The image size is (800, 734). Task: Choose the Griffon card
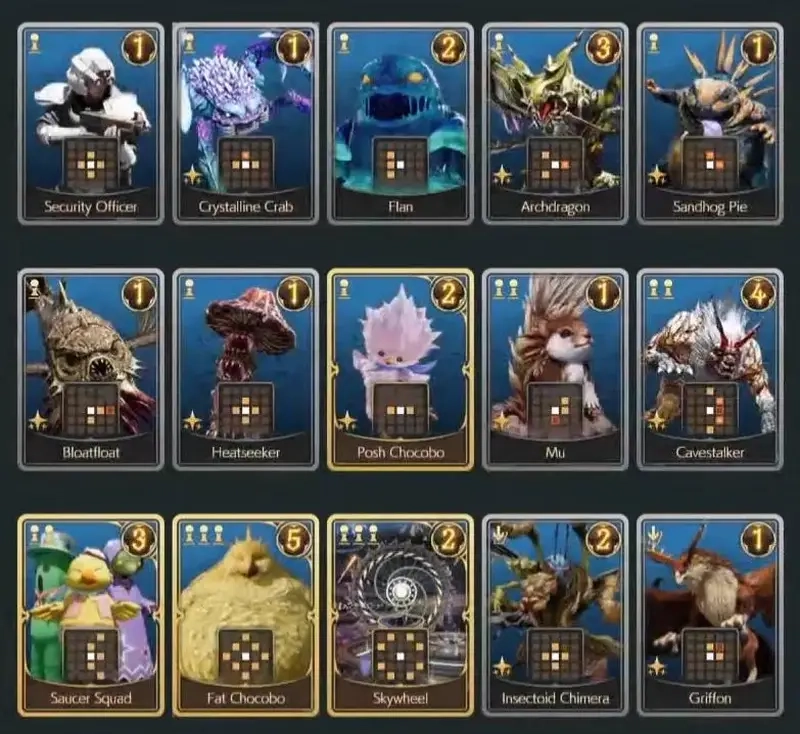click(710, 615)
